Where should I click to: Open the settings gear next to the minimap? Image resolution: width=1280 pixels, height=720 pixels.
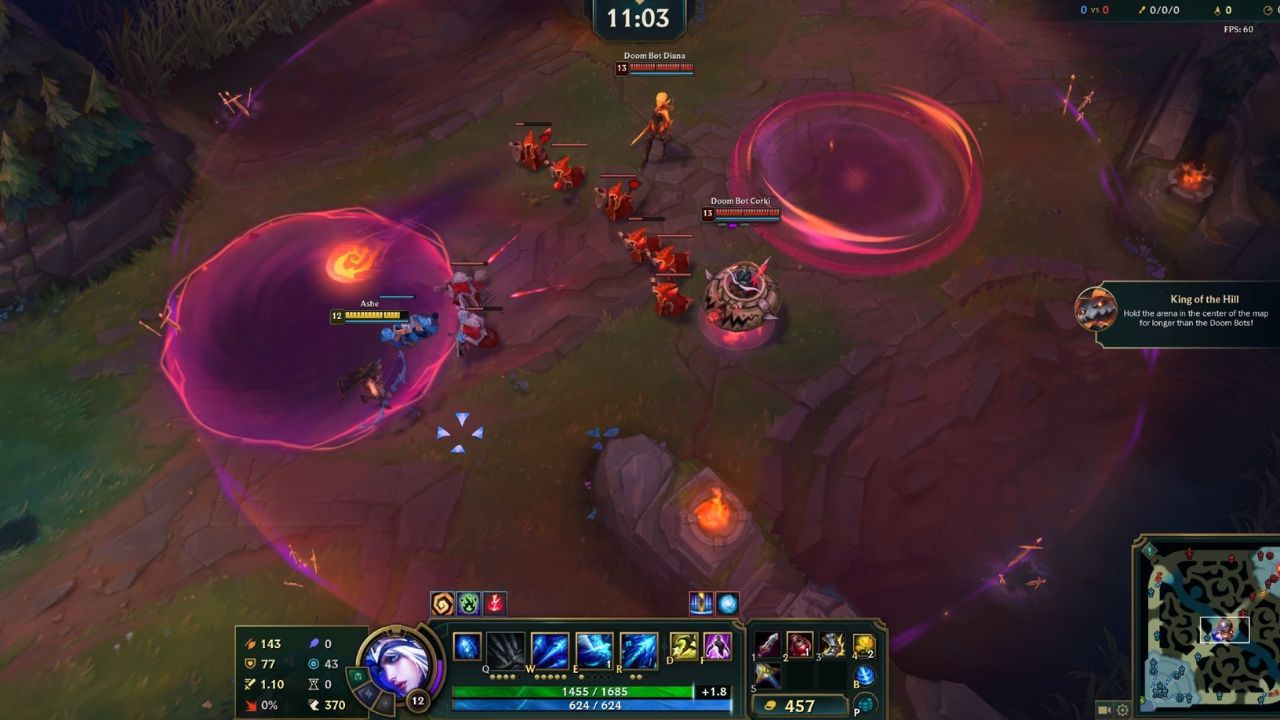point(1122,710)
